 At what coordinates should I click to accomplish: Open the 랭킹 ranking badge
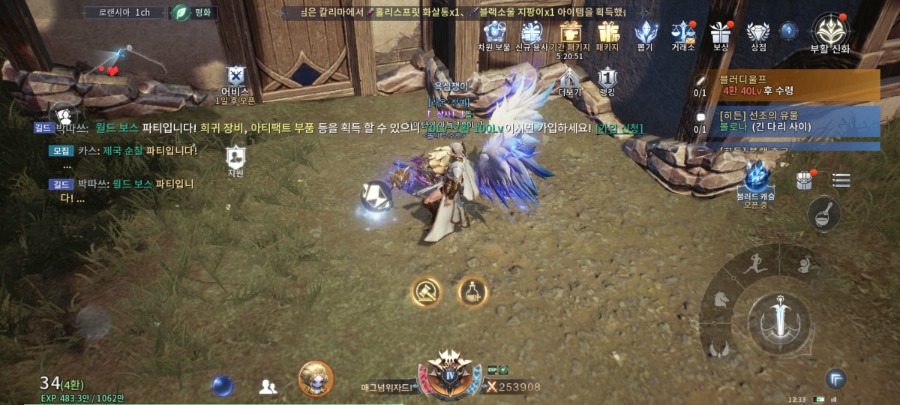607,80
